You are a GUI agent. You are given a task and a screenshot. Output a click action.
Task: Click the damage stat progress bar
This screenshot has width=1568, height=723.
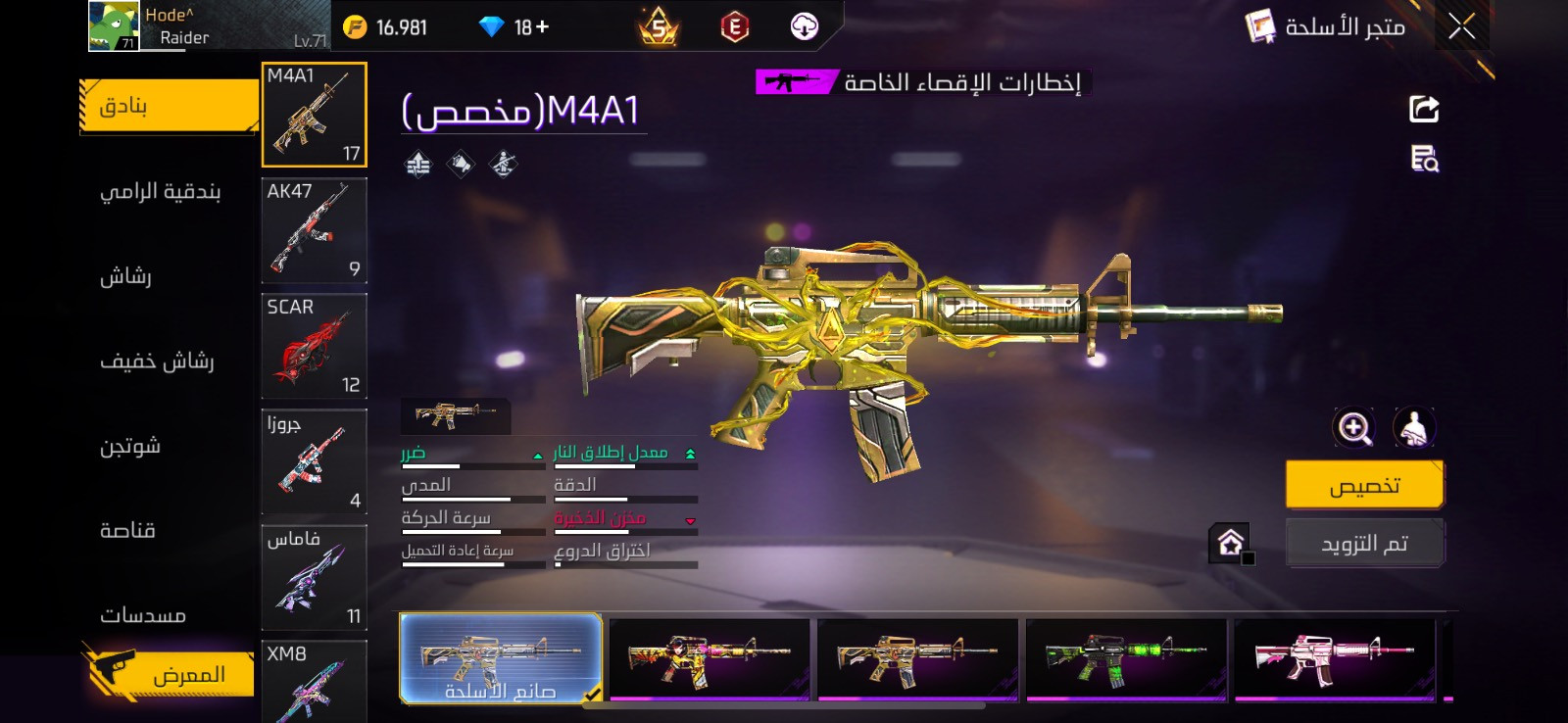(x=472, y=467)
